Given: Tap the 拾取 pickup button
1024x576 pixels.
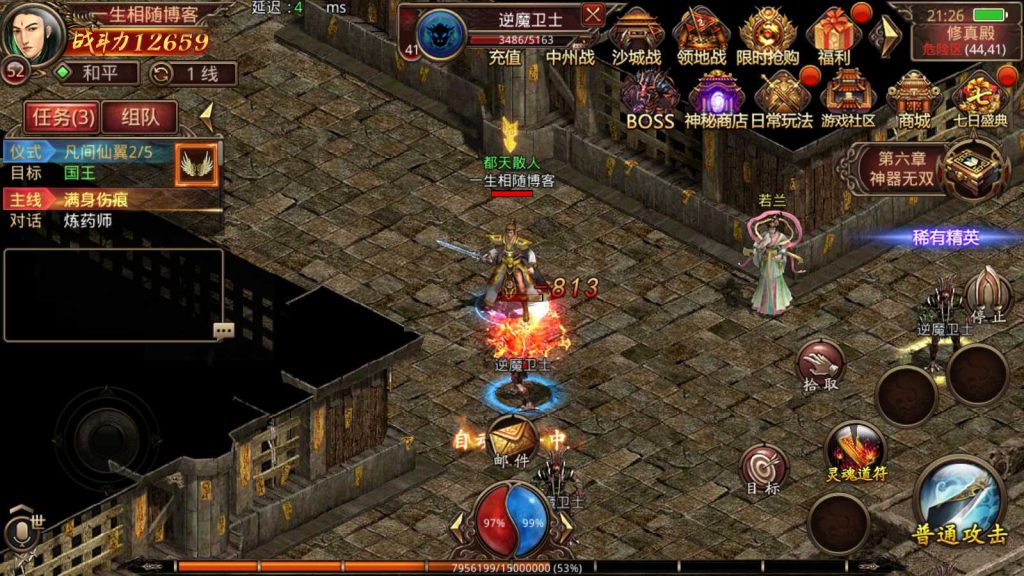Looking at the screenshot, I should pos(820,366).
